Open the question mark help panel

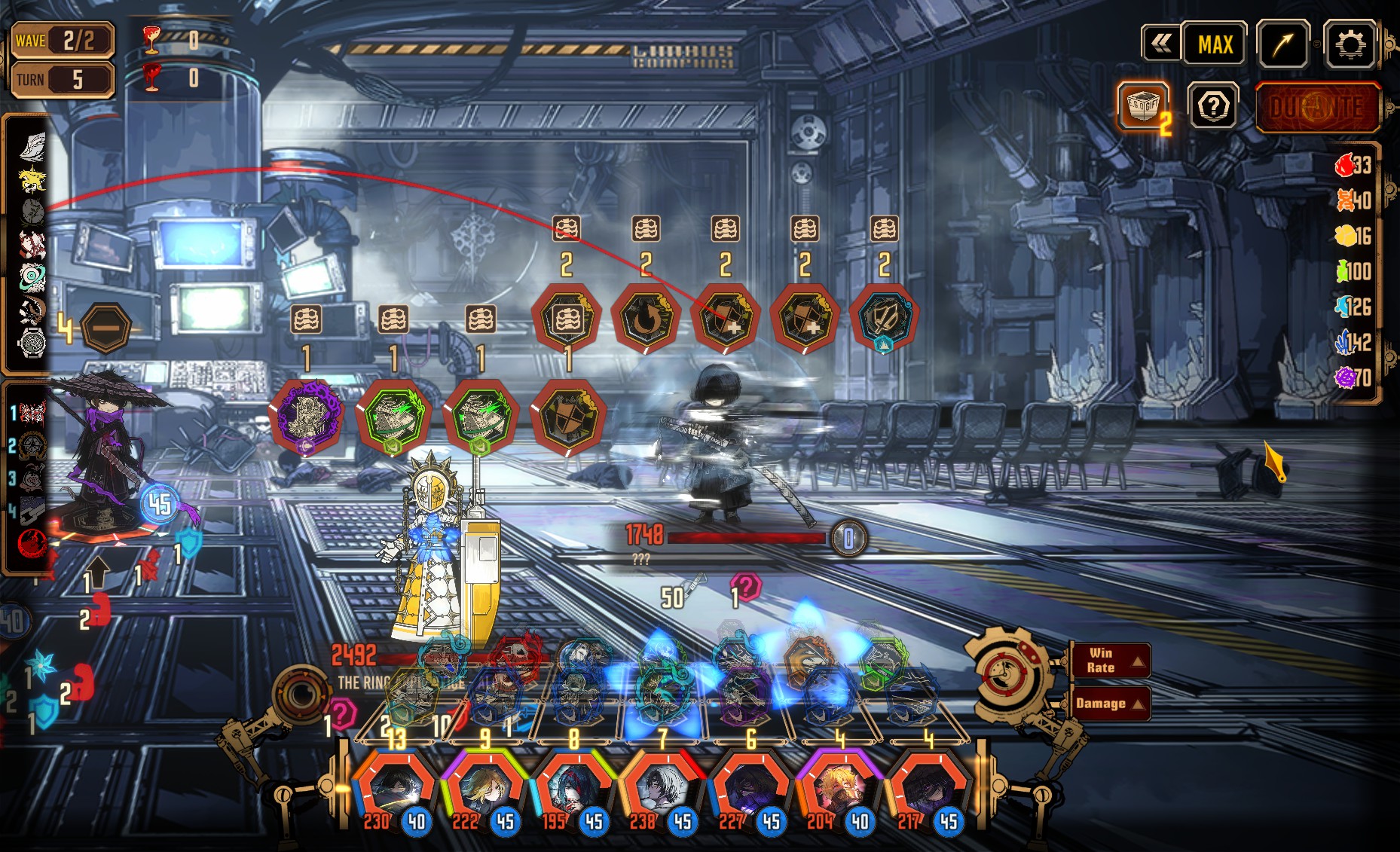coord(1213,106)
